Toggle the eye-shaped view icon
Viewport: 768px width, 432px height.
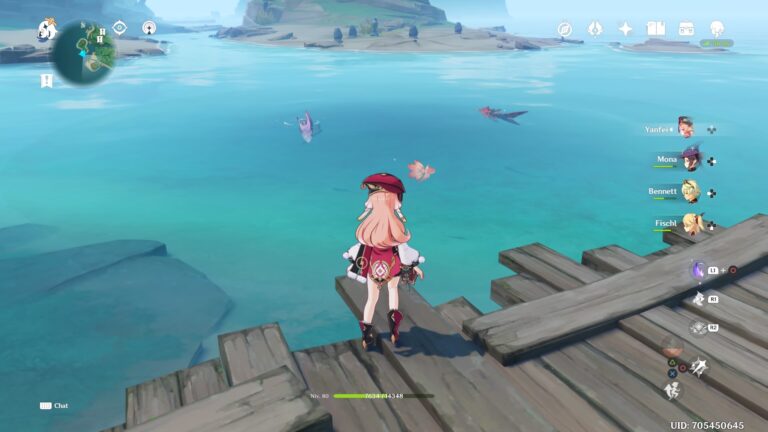(x=119, y=28)
